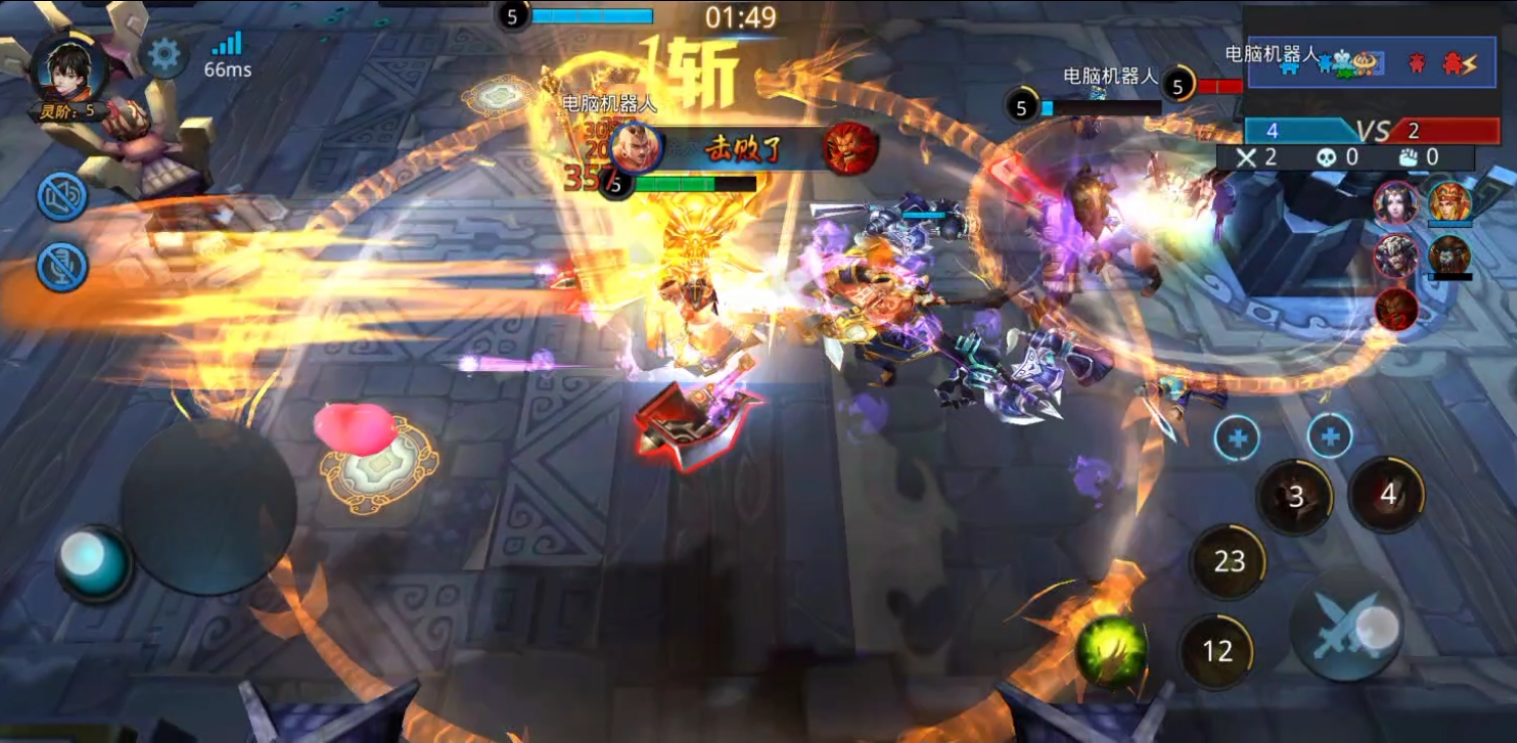Tap the cyan orb button beside the joystick
The image size is (1517, 743).
point(94,561)
